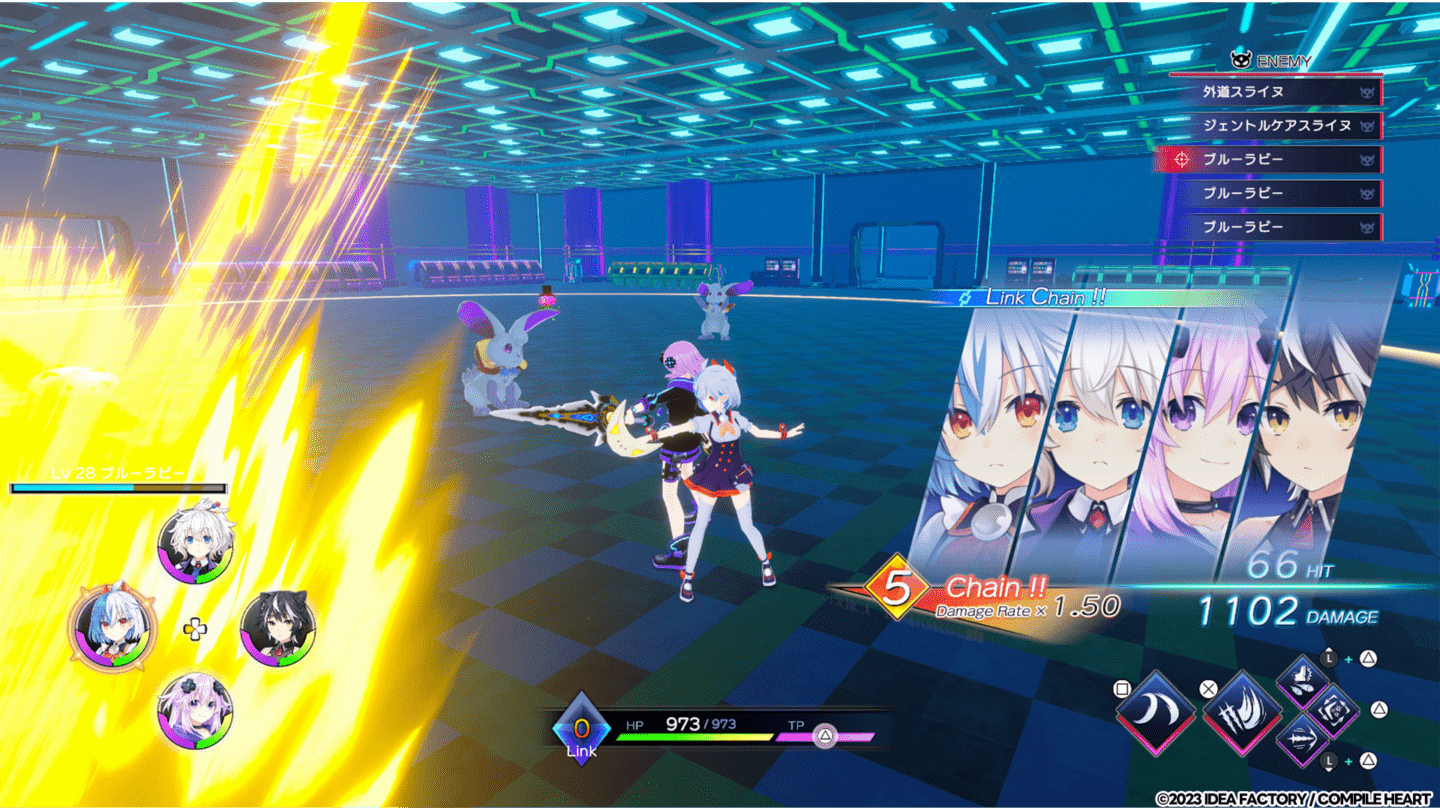Select the arrow thrust skill diamond

pos(1303,742)
